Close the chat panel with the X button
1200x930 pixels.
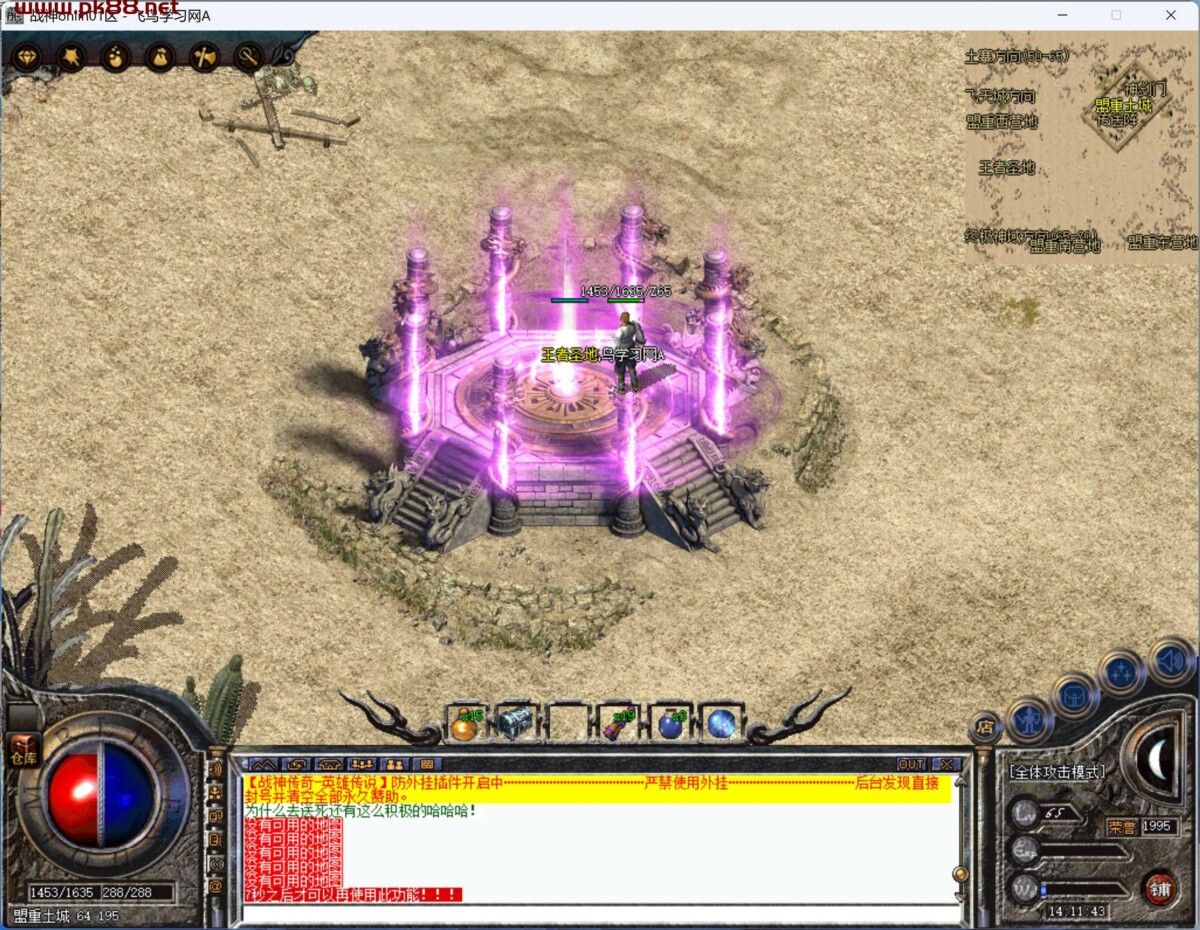(x=945, y=764)
